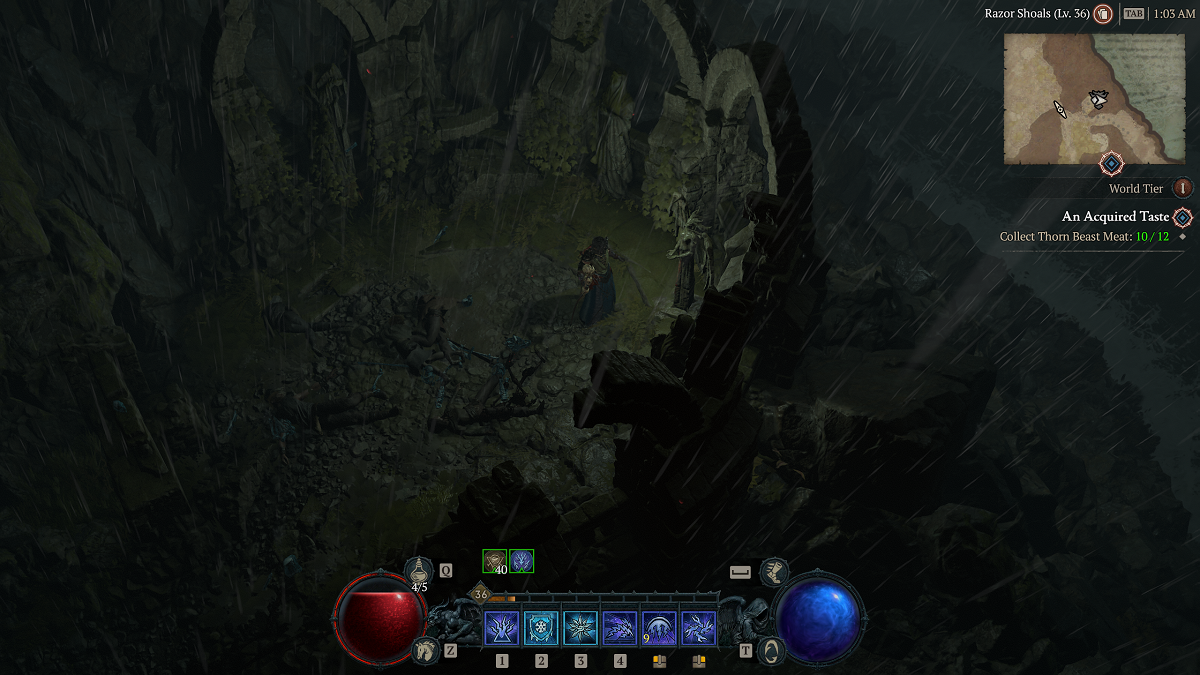Inspect the blue lightning buff icon
The image size is (1200, 675).
(521, 561)
